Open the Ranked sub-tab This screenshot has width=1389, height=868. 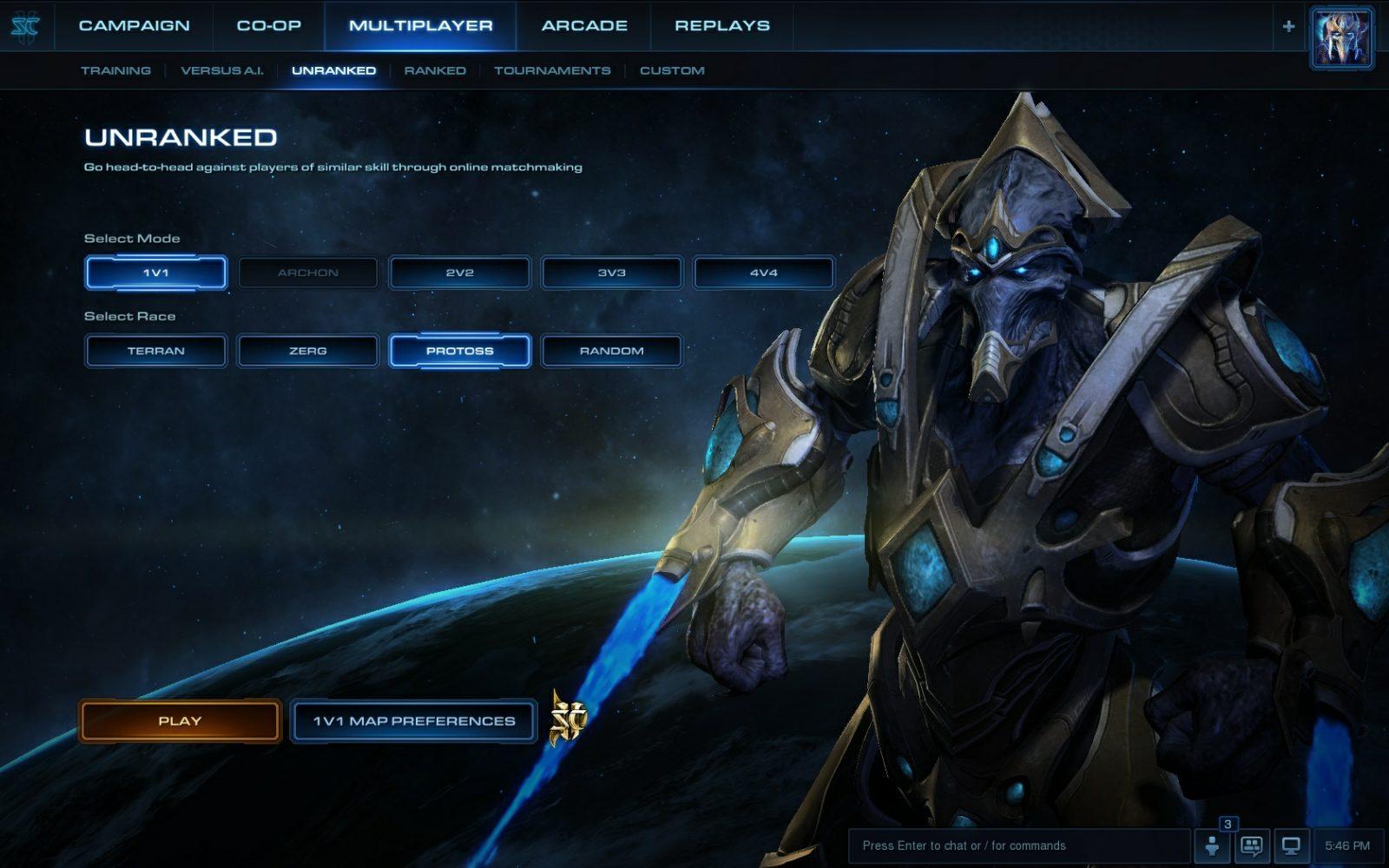click(x=435, y=70)
